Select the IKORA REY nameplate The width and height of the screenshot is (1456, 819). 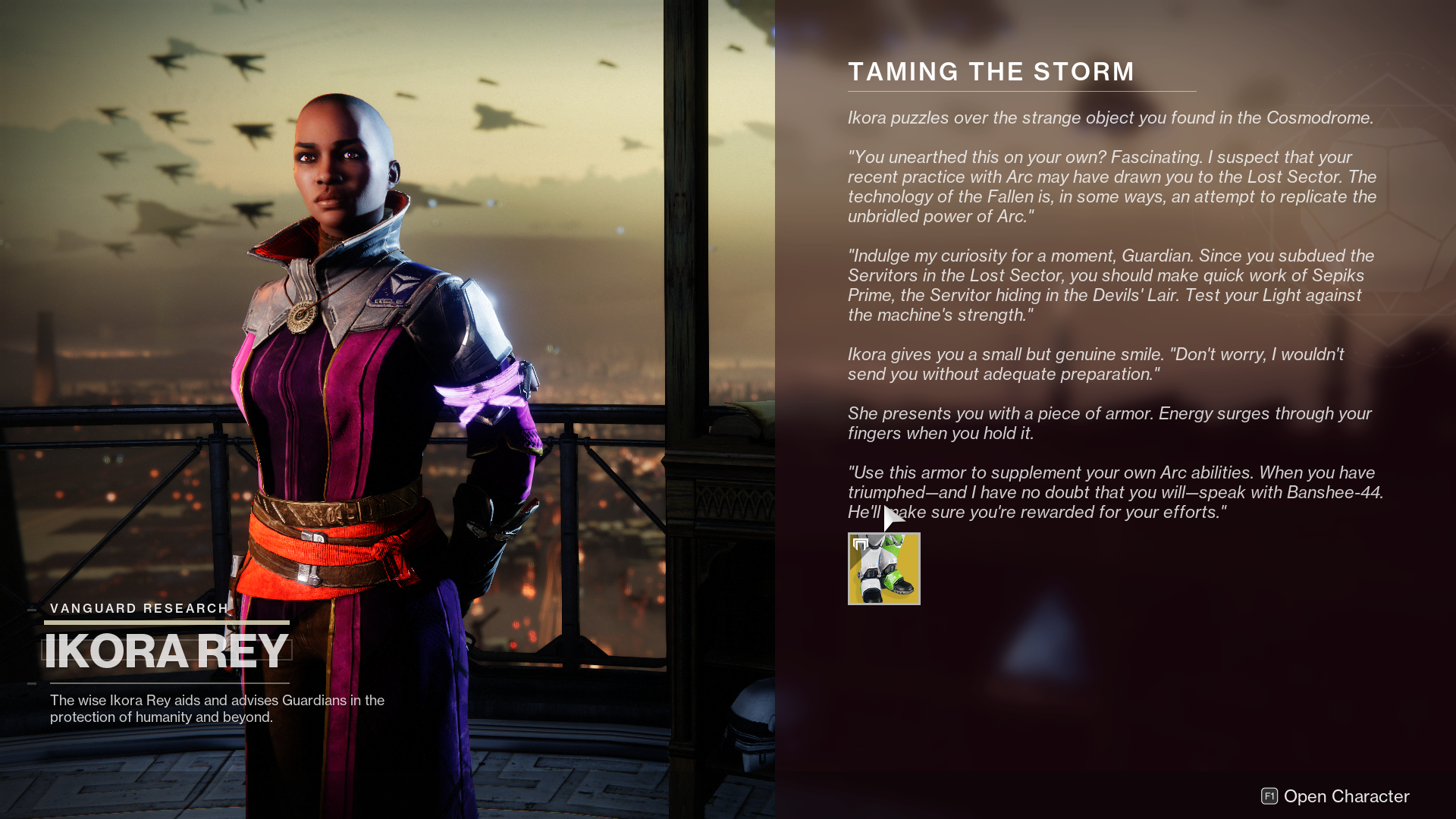pyautogui.click(x=166, y=649)
